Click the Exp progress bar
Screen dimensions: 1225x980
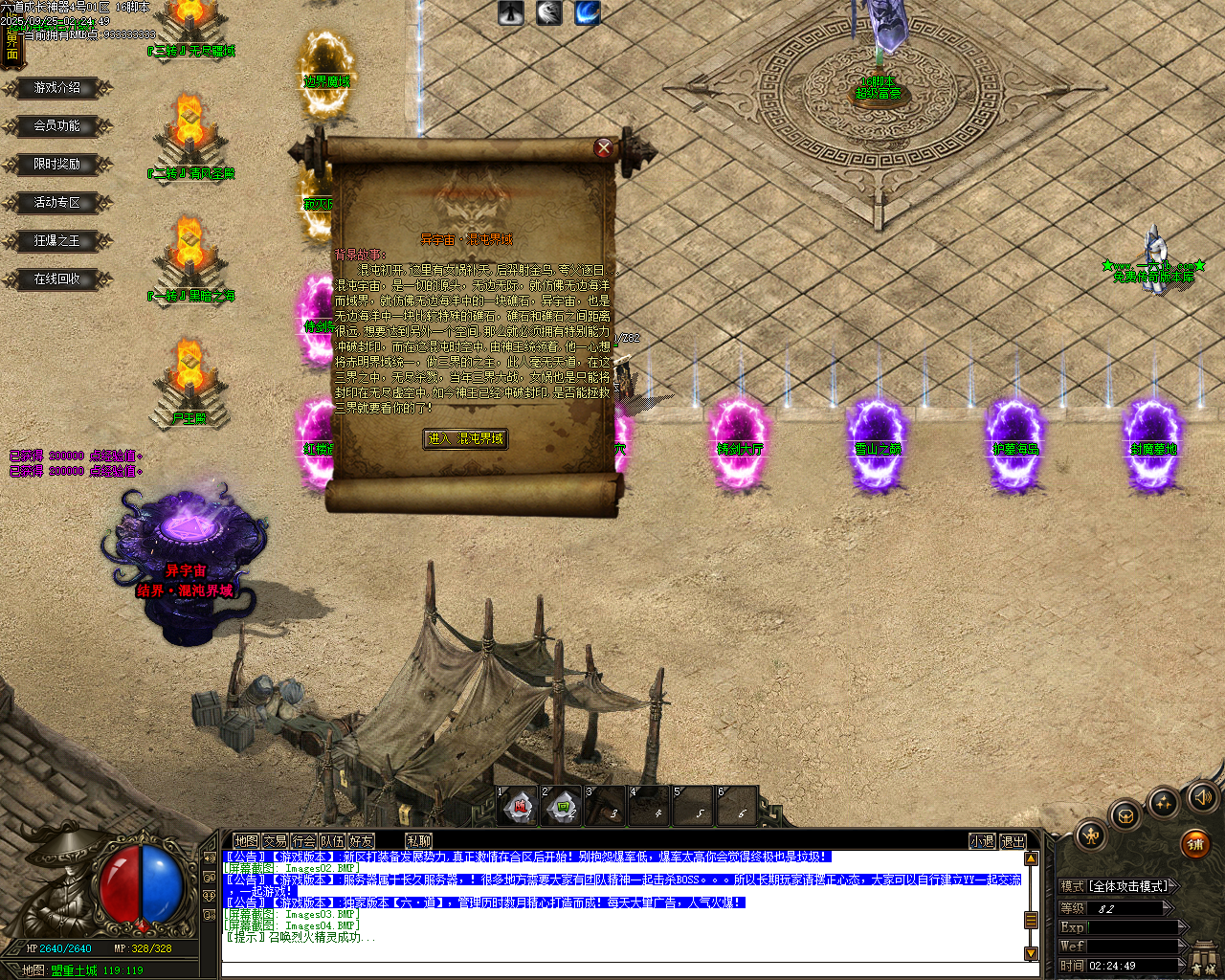pos(1135,927)
